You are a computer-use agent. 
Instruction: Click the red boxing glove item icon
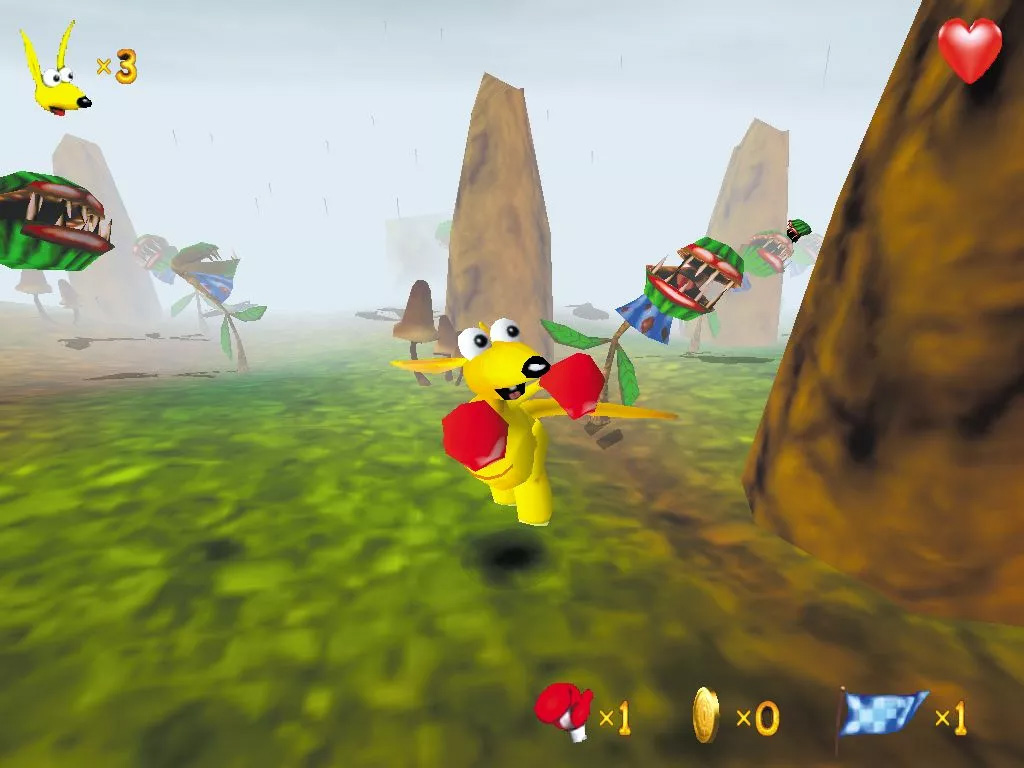coord(564,710)
